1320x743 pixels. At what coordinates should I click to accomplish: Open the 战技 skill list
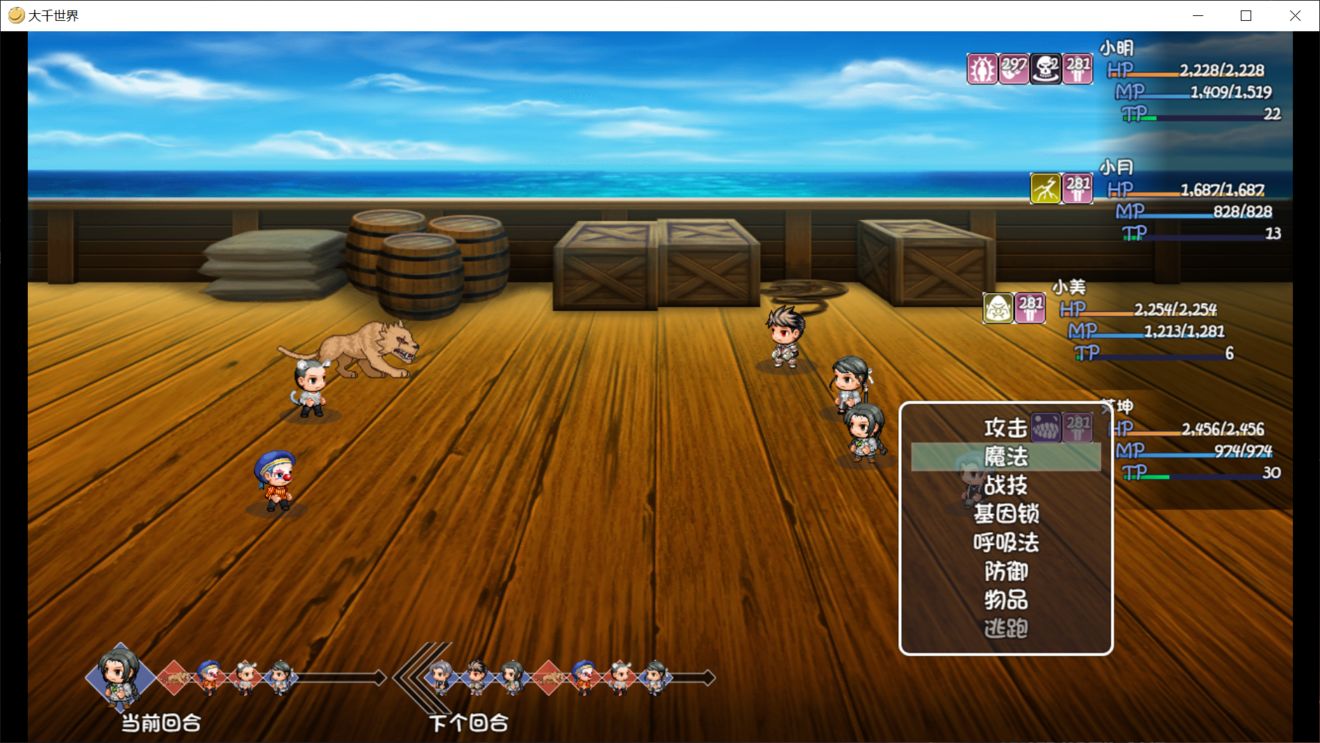[x=1005, y=486]
